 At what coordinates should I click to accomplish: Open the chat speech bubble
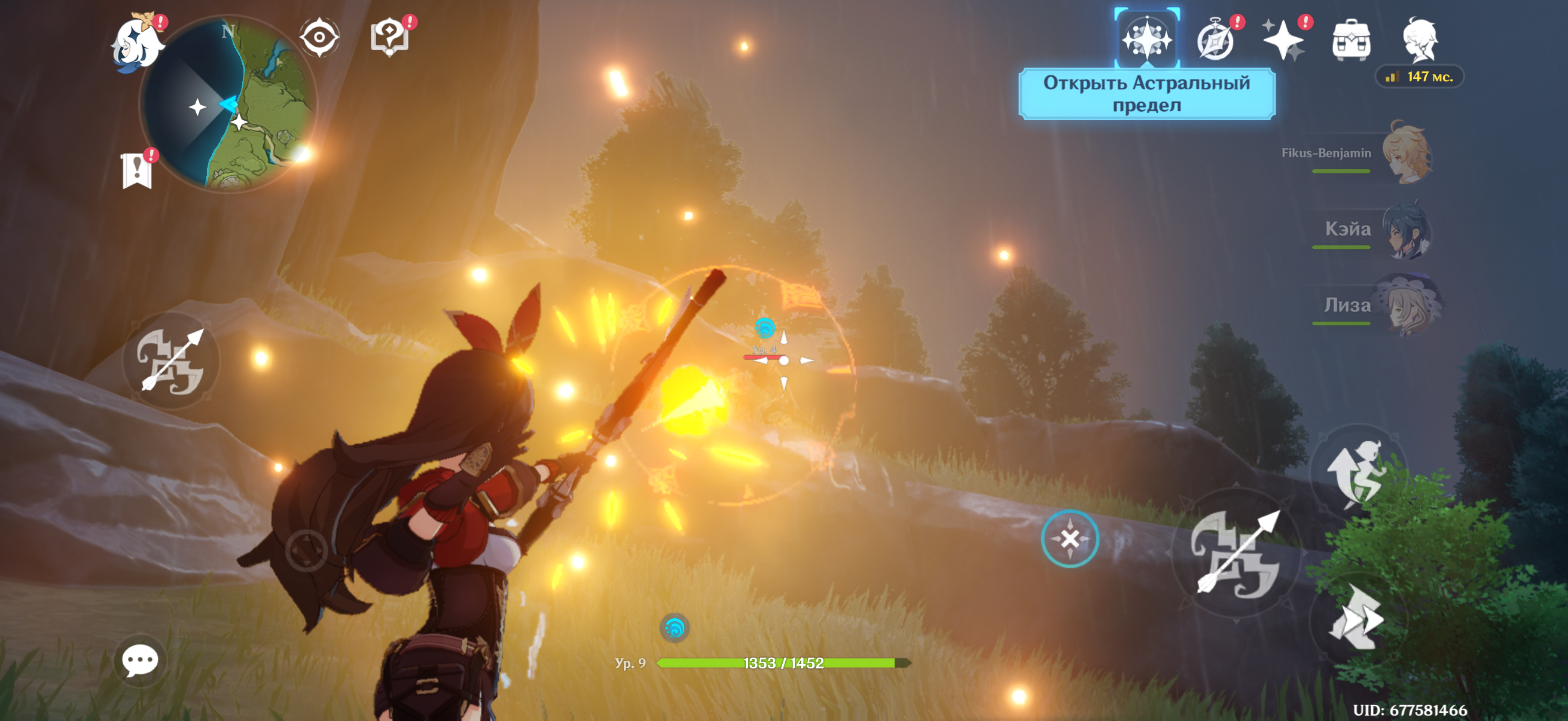(140, 660)
